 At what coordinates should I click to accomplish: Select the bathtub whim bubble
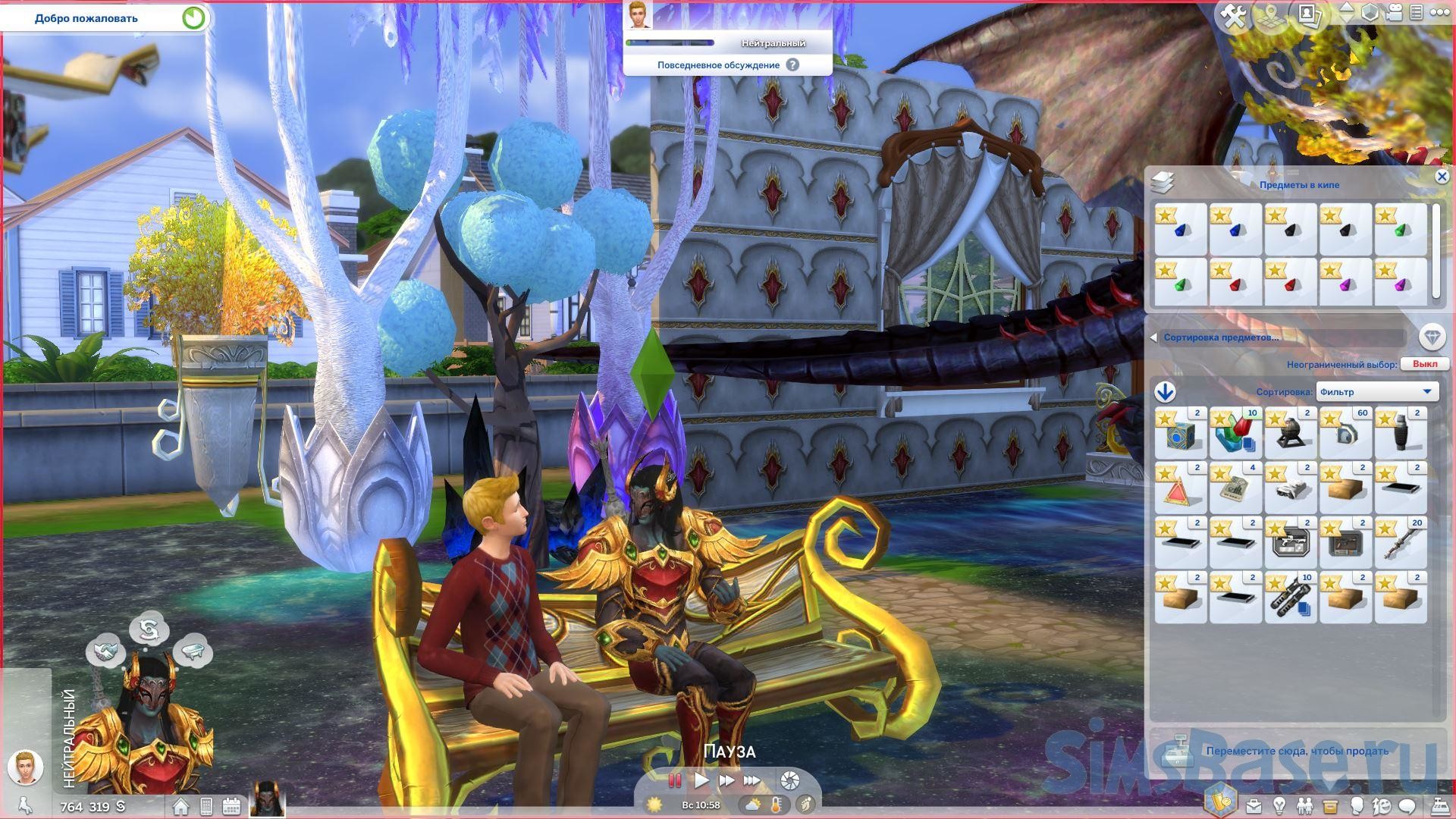tap(193, 651)
